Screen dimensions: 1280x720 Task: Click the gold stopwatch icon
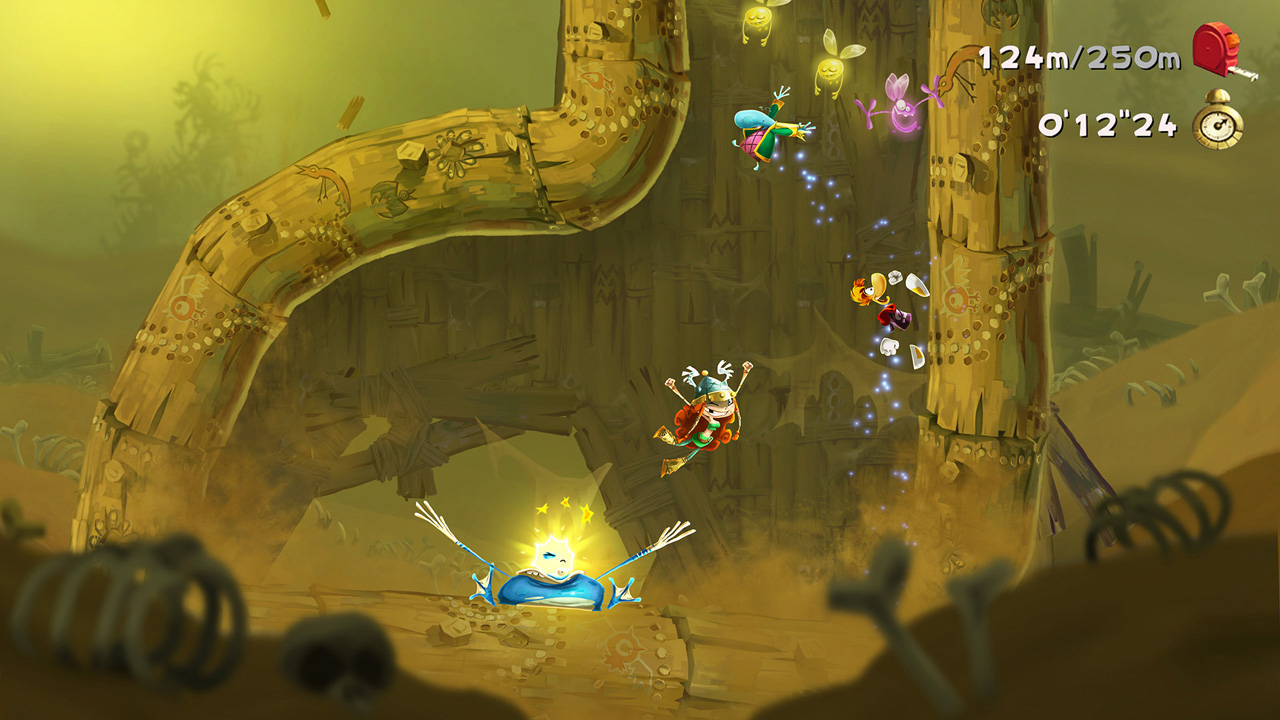[1218, 124]
